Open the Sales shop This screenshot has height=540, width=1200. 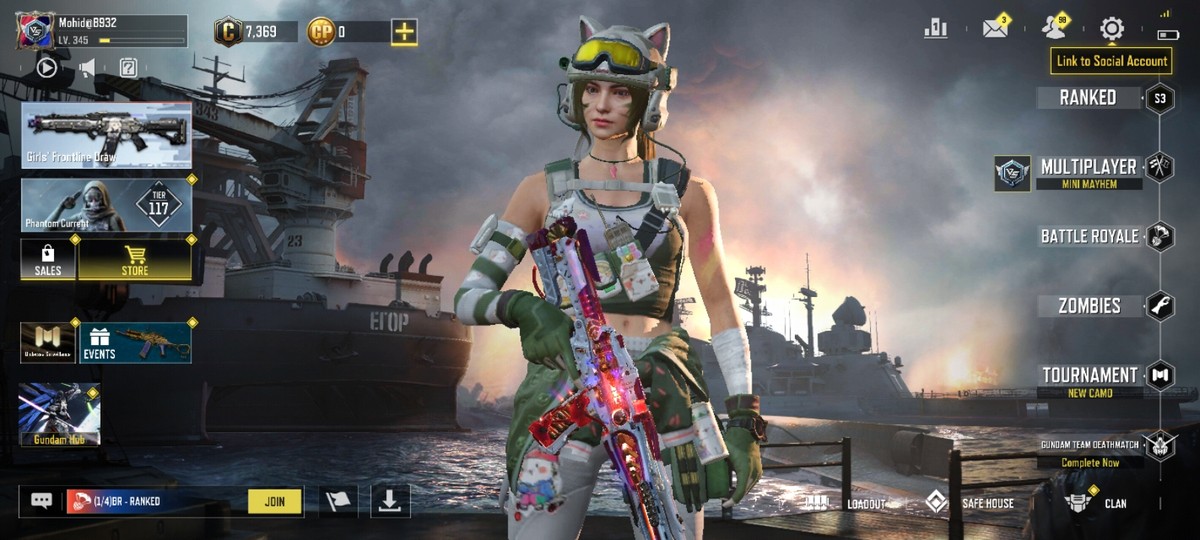point(48,260)
